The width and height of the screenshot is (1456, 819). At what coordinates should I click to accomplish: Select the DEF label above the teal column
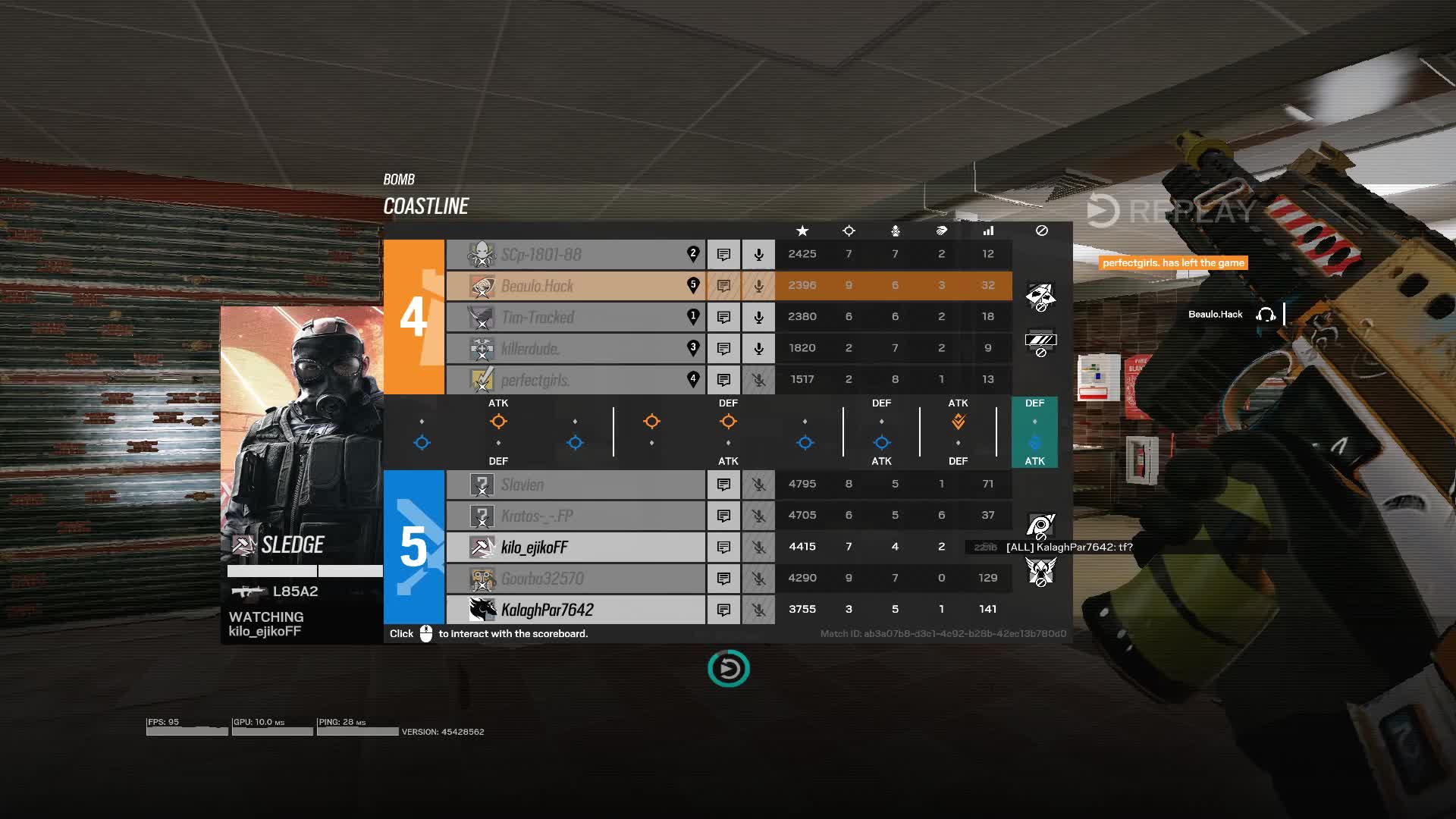1034,403
